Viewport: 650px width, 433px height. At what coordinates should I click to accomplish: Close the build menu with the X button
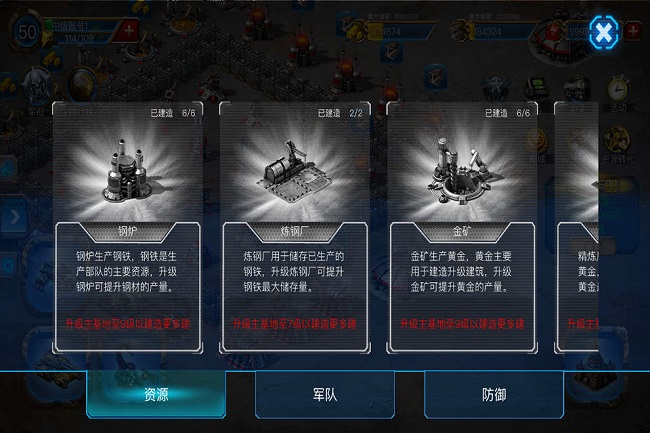(603, 34)
